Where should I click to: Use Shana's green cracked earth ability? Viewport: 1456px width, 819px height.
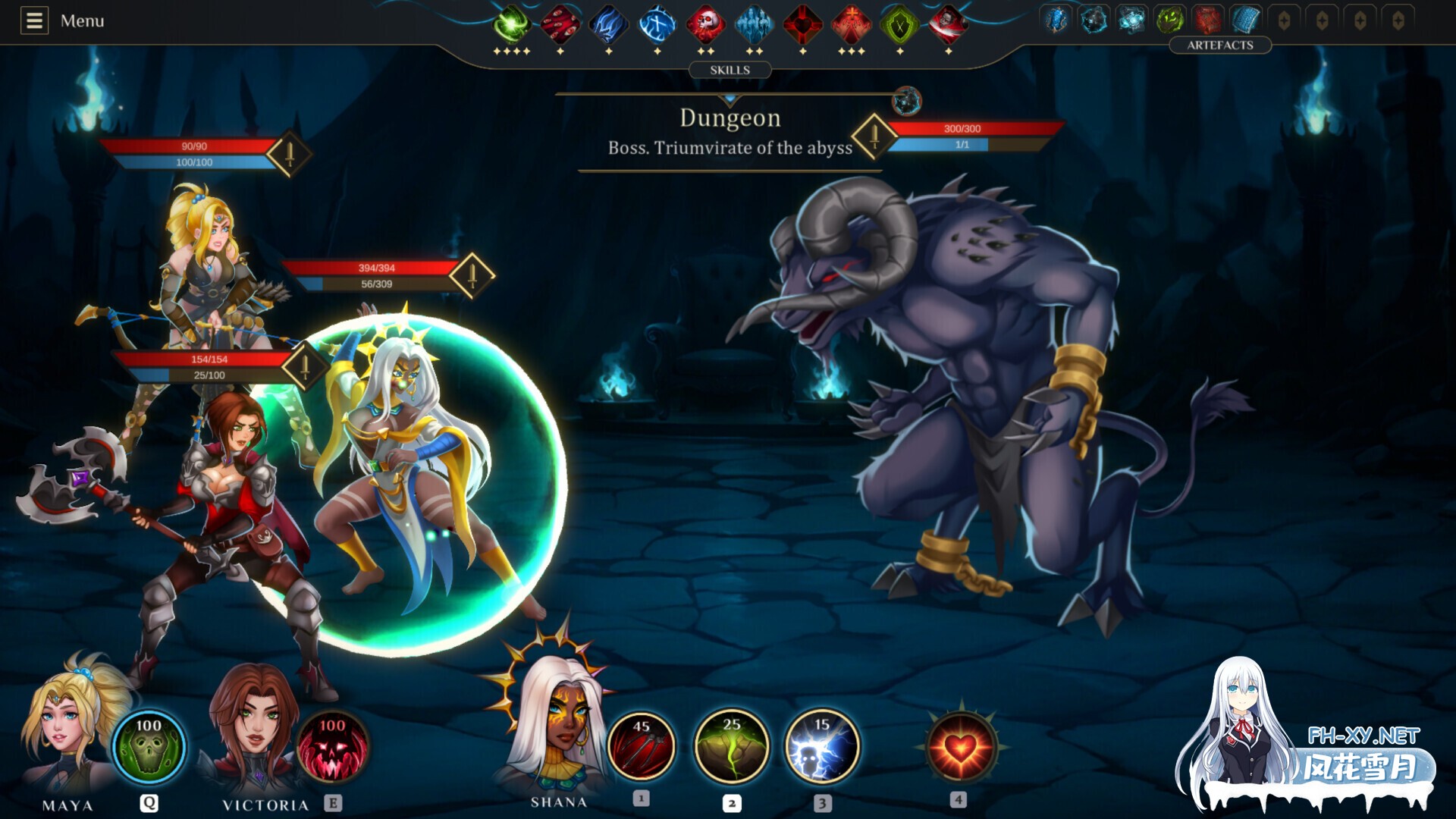click(732, 746)
